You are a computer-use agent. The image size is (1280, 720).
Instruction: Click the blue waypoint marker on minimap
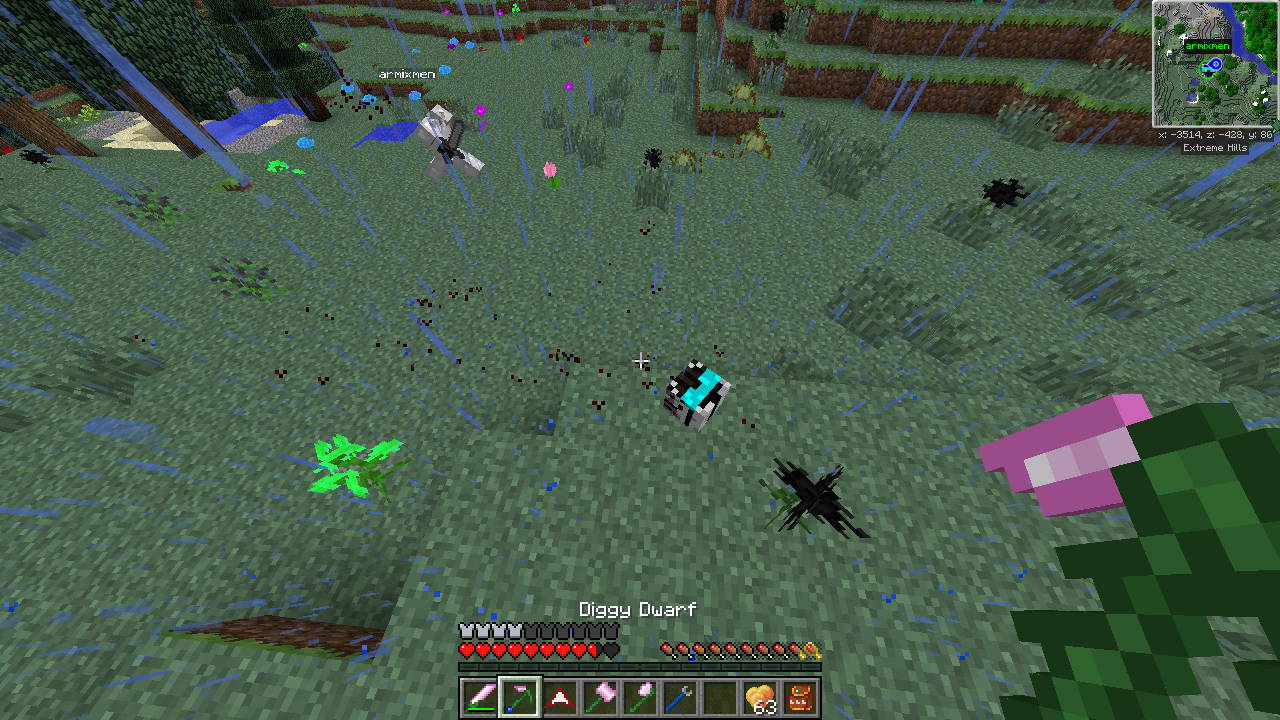[1216, 65]
